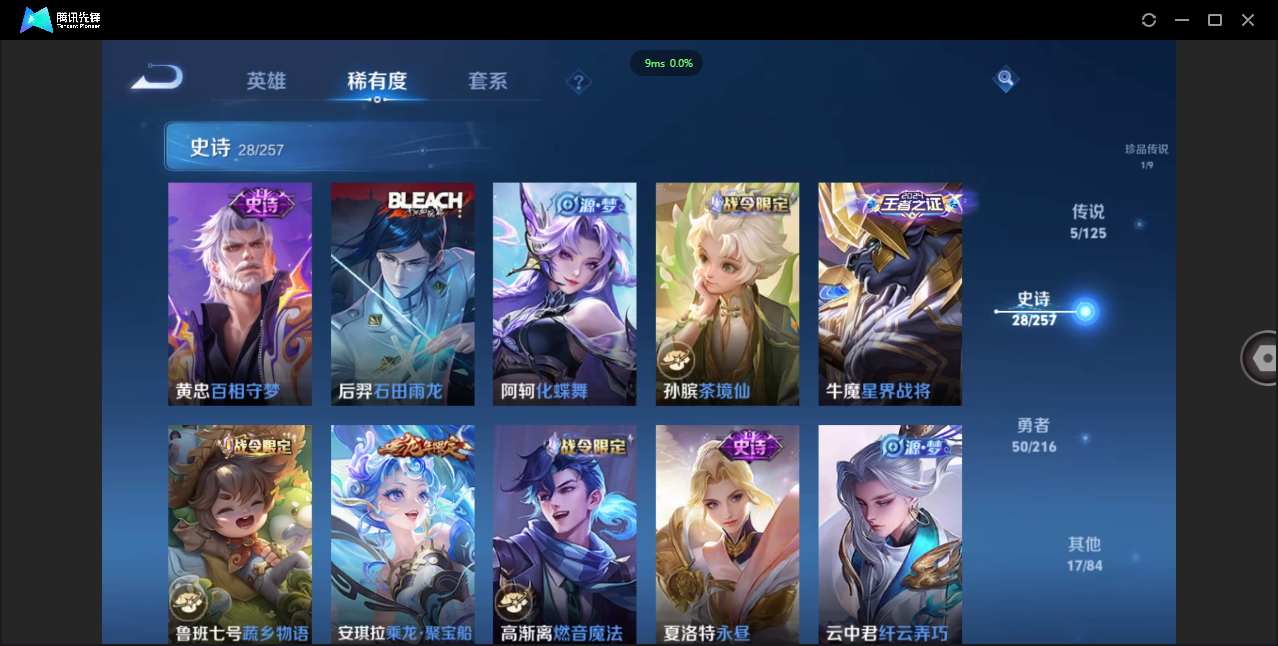1278x646 pixels.
Task: Open the 鲁班七号 蔬乡物语 skin card
Action: [x=240, y=534]
